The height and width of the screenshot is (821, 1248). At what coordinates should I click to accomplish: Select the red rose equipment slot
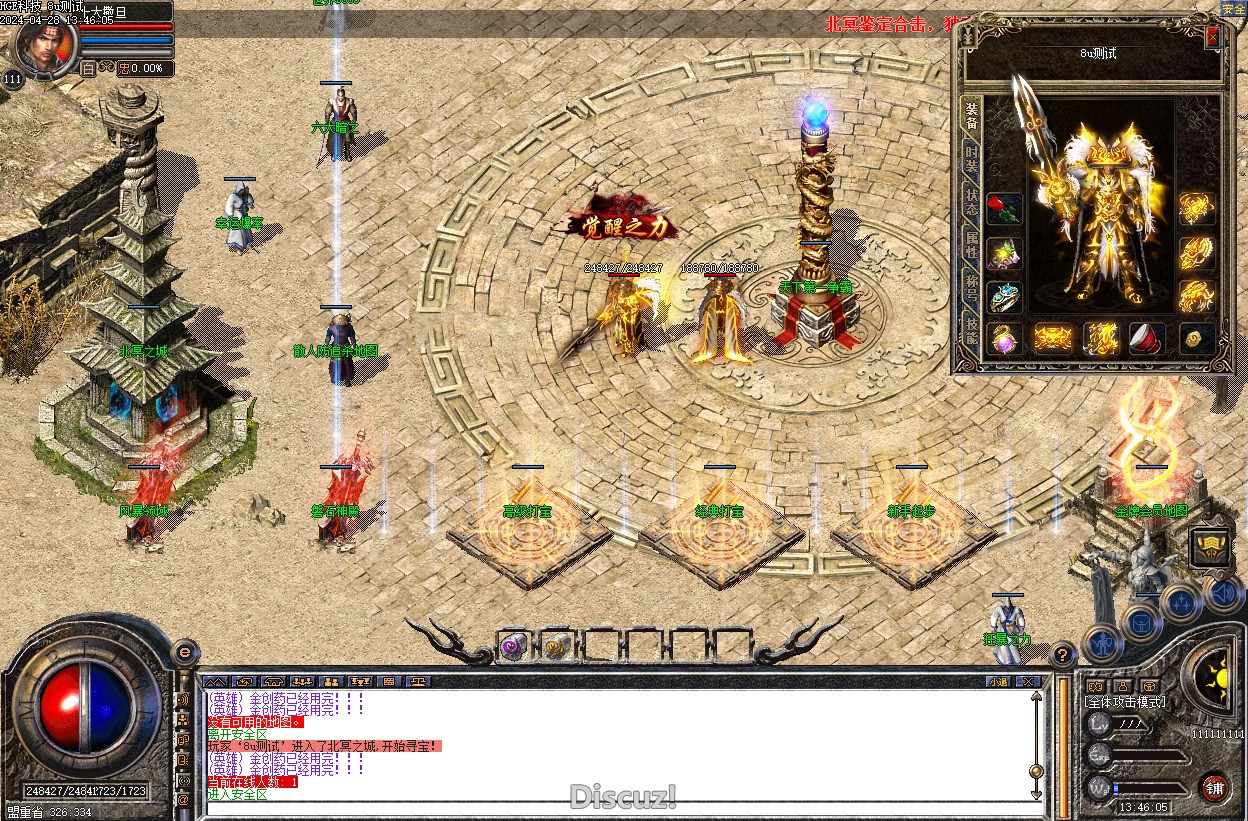pos(1005,211)
